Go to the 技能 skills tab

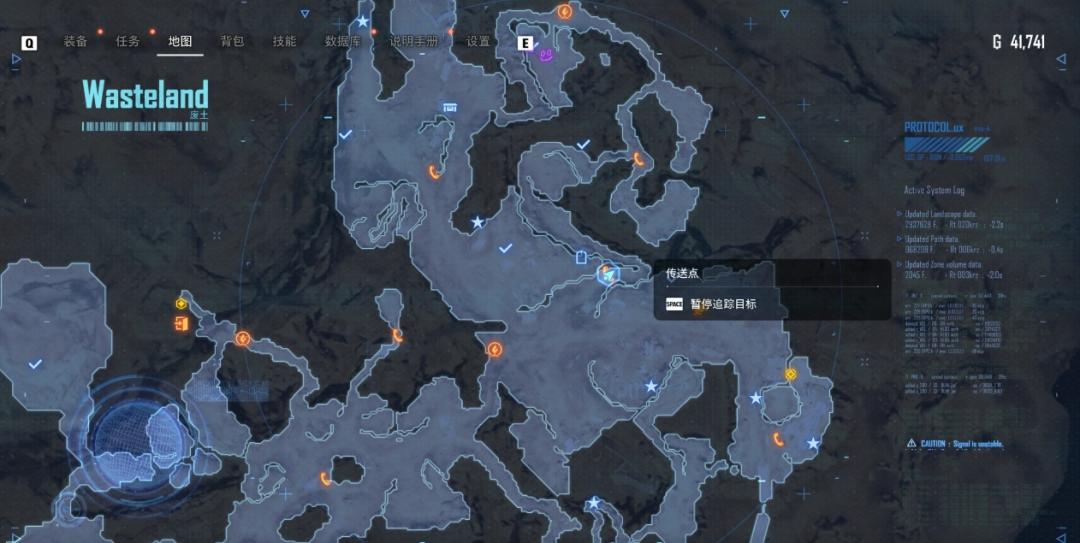tap(284, 42)
